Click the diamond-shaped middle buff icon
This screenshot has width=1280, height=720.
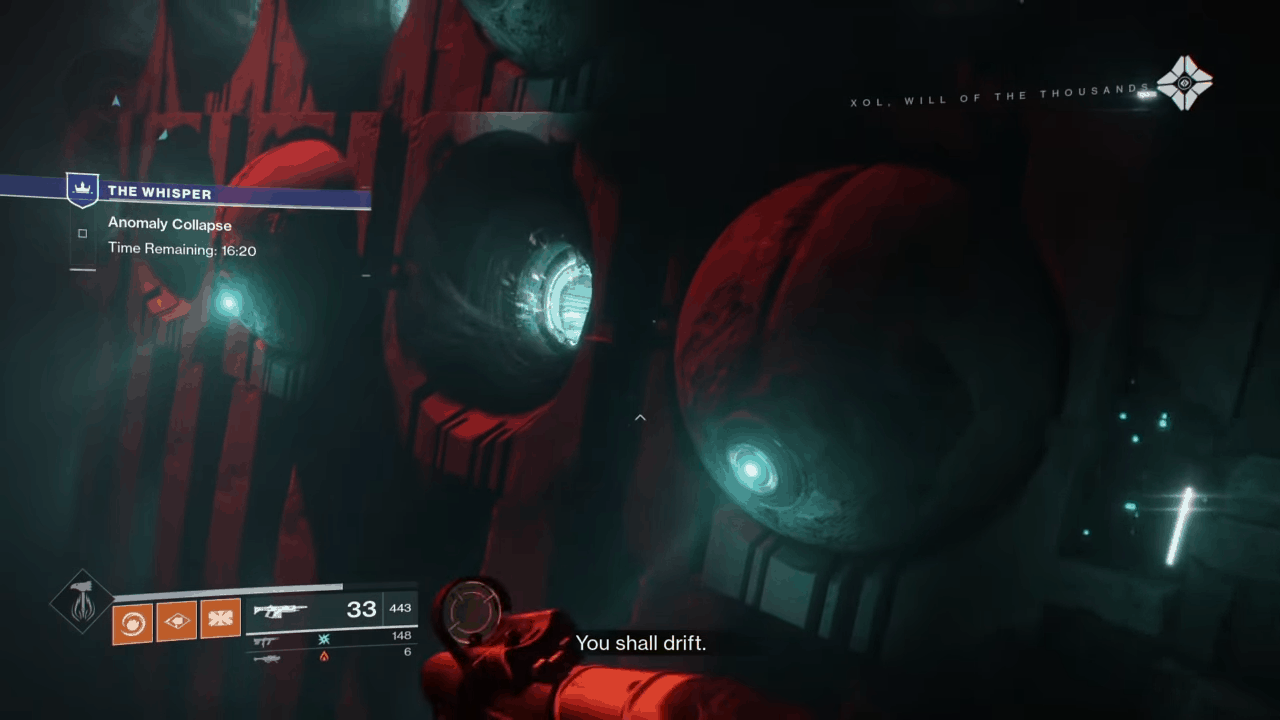click(176, 620)
